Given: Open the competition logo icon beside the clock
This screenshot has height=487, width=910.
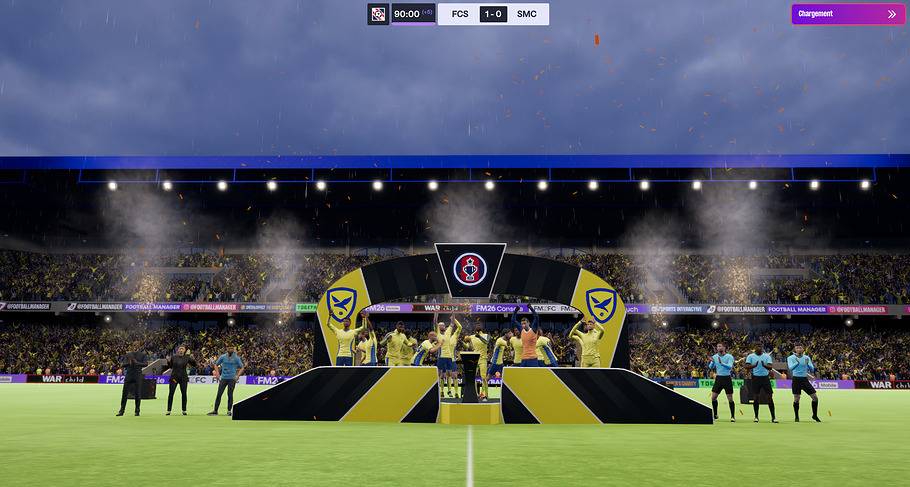Looking at the screenshot, I should click(x=378, y=14).
